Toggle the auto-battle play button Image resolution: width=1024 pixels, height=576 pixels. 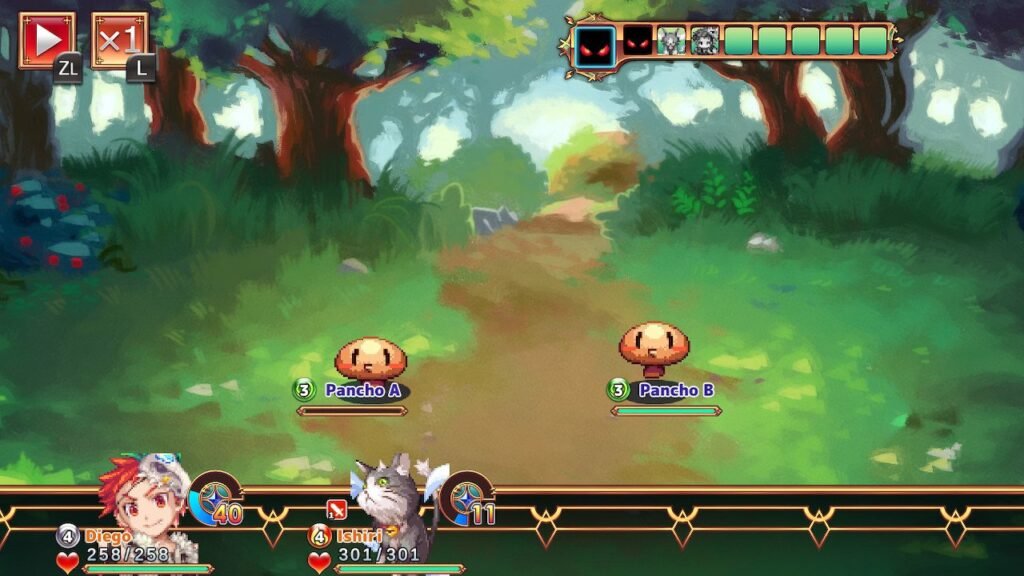click(47, 40)
